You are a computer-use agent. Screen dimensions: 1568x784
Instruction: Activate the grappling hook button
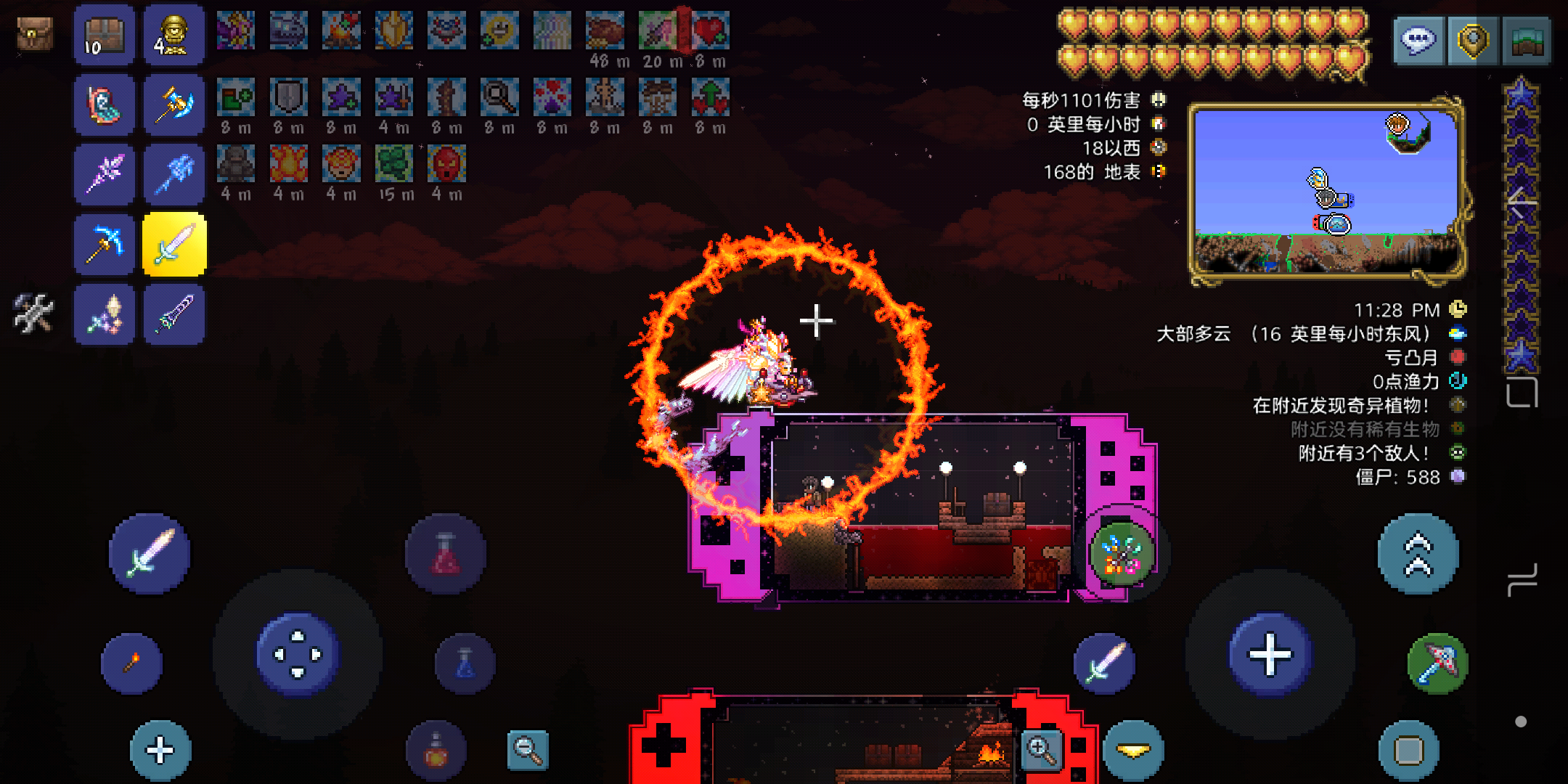pyautogui.click(x=1438, y=663)
